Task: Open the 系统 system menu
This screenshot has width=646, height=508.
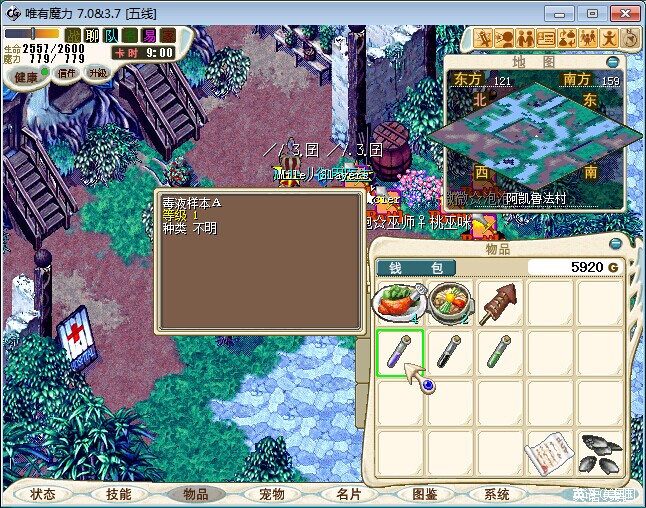Action: 497,494
